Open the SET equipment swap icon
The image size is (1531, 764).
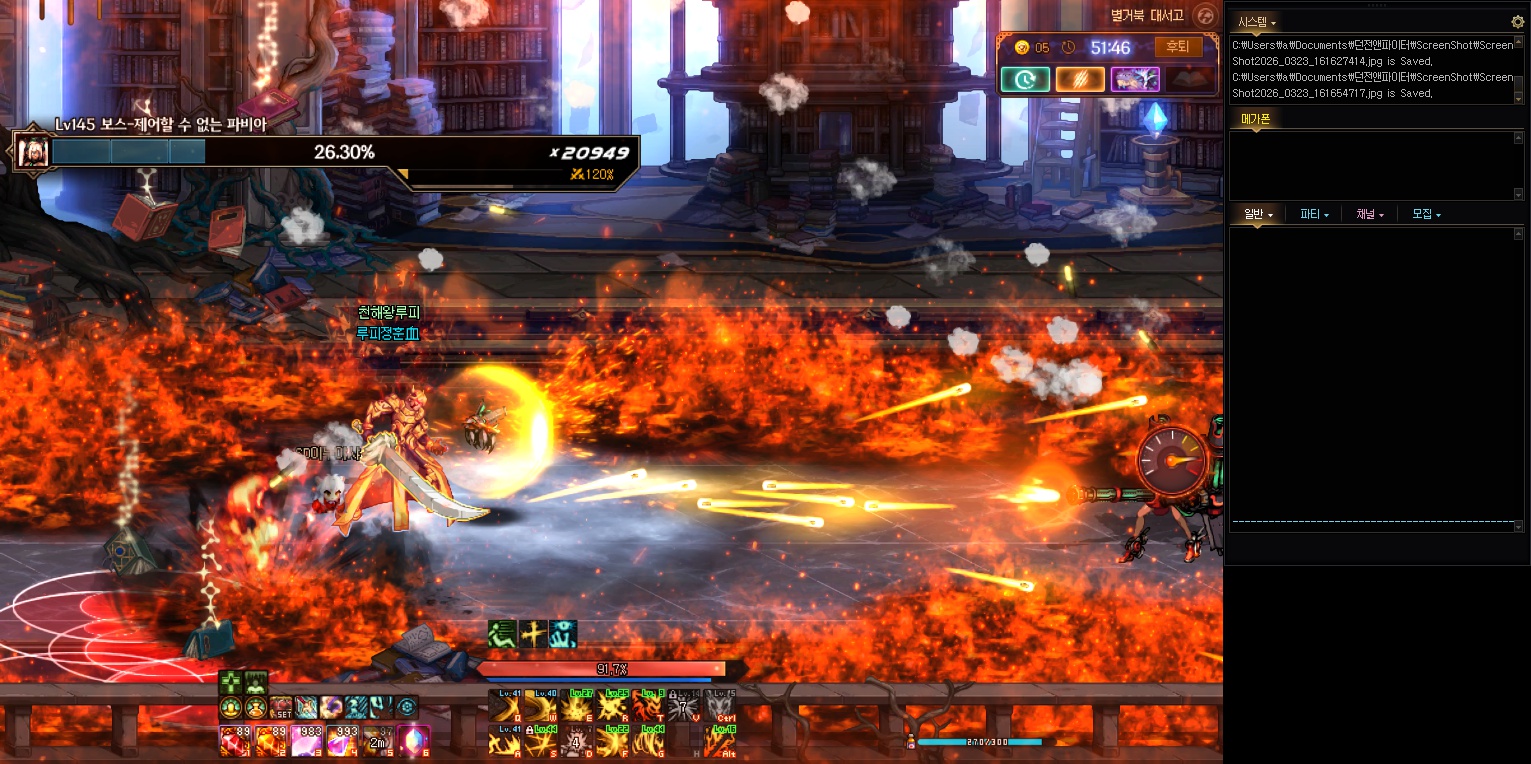(x=281, y=707)
